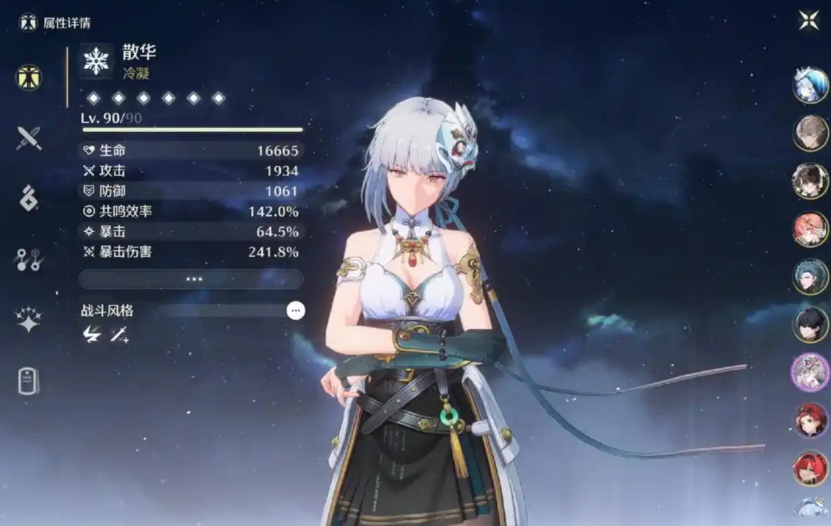Image resolution: width=831 pixels, height=526 pixels.
Task: Select the teal-haired character portrait
Action: [810, 276]
